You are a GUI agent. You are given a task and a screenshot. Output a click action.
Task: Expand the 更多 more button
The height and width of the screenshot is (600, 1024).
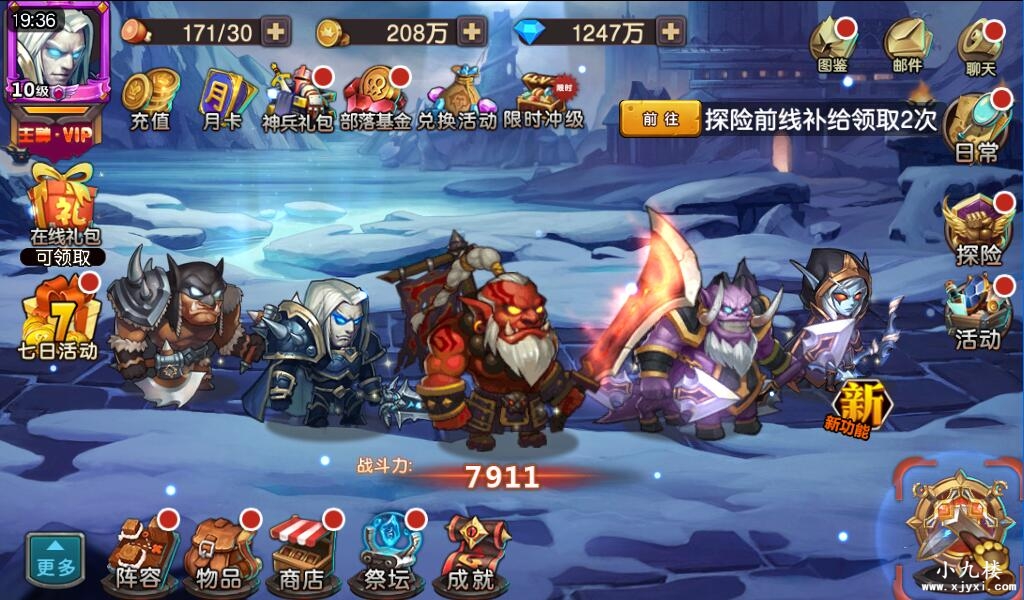click(x=55, y=560)
